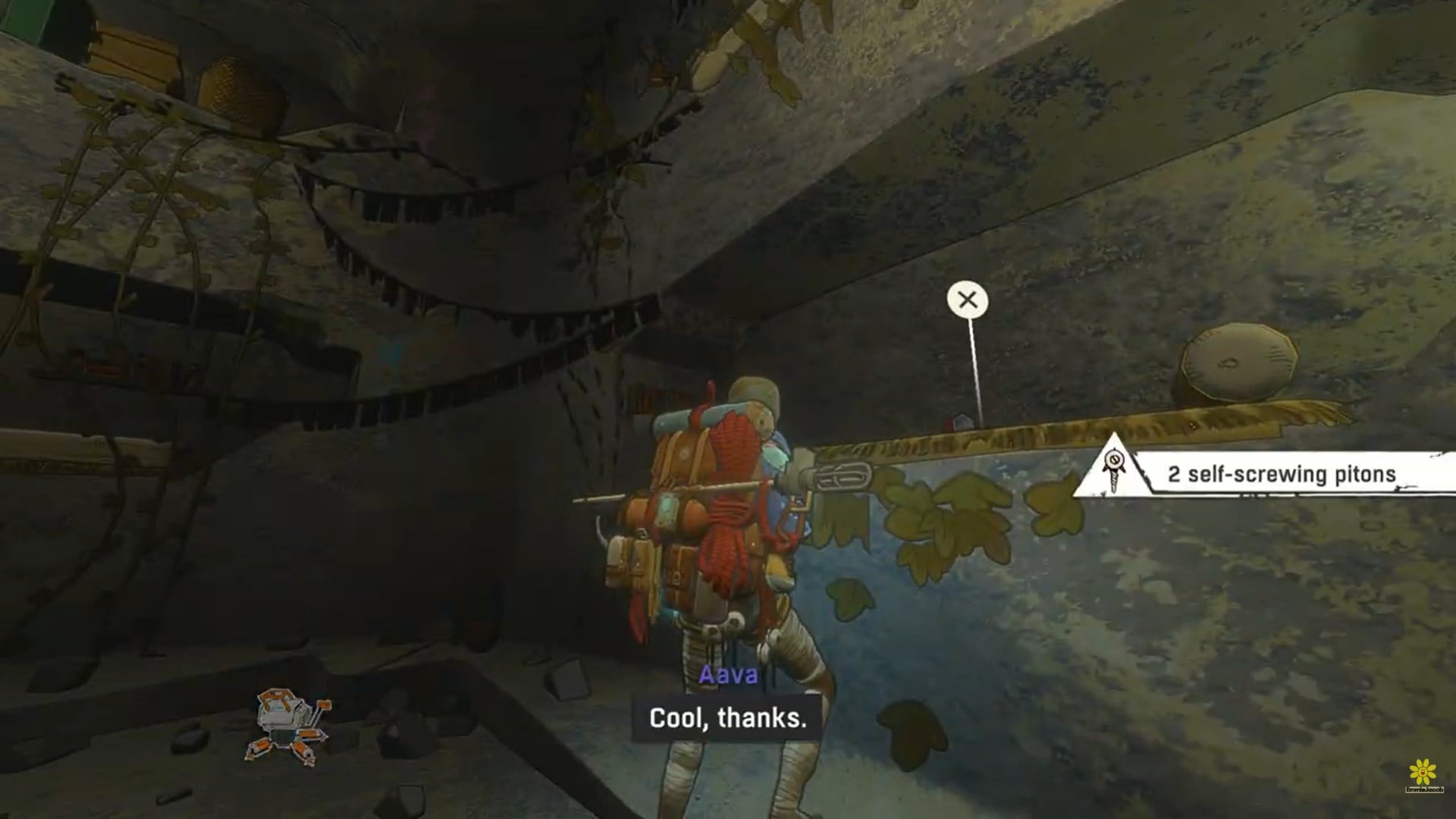
Task: Toggle the X placement marker
Action: [x=967, y=301]
